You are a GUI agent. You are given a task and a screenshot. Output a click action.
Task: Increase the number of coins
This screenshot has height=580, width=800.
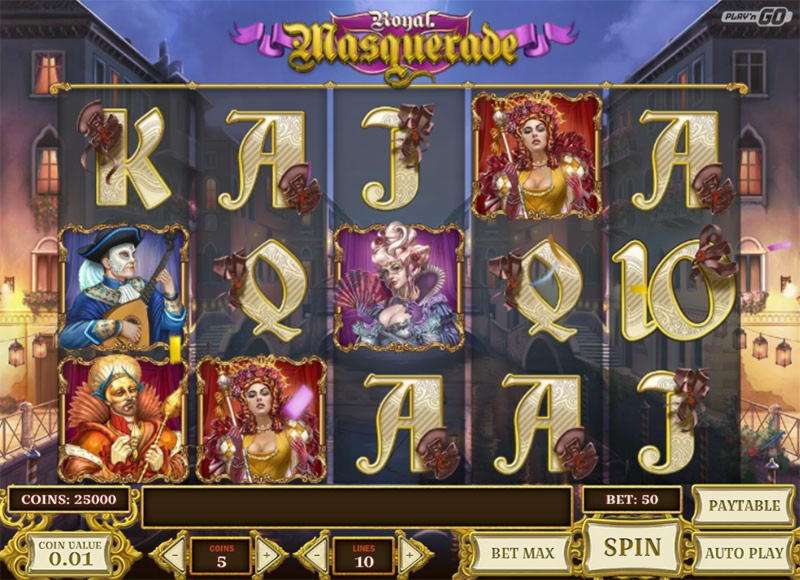click(268, 553)
